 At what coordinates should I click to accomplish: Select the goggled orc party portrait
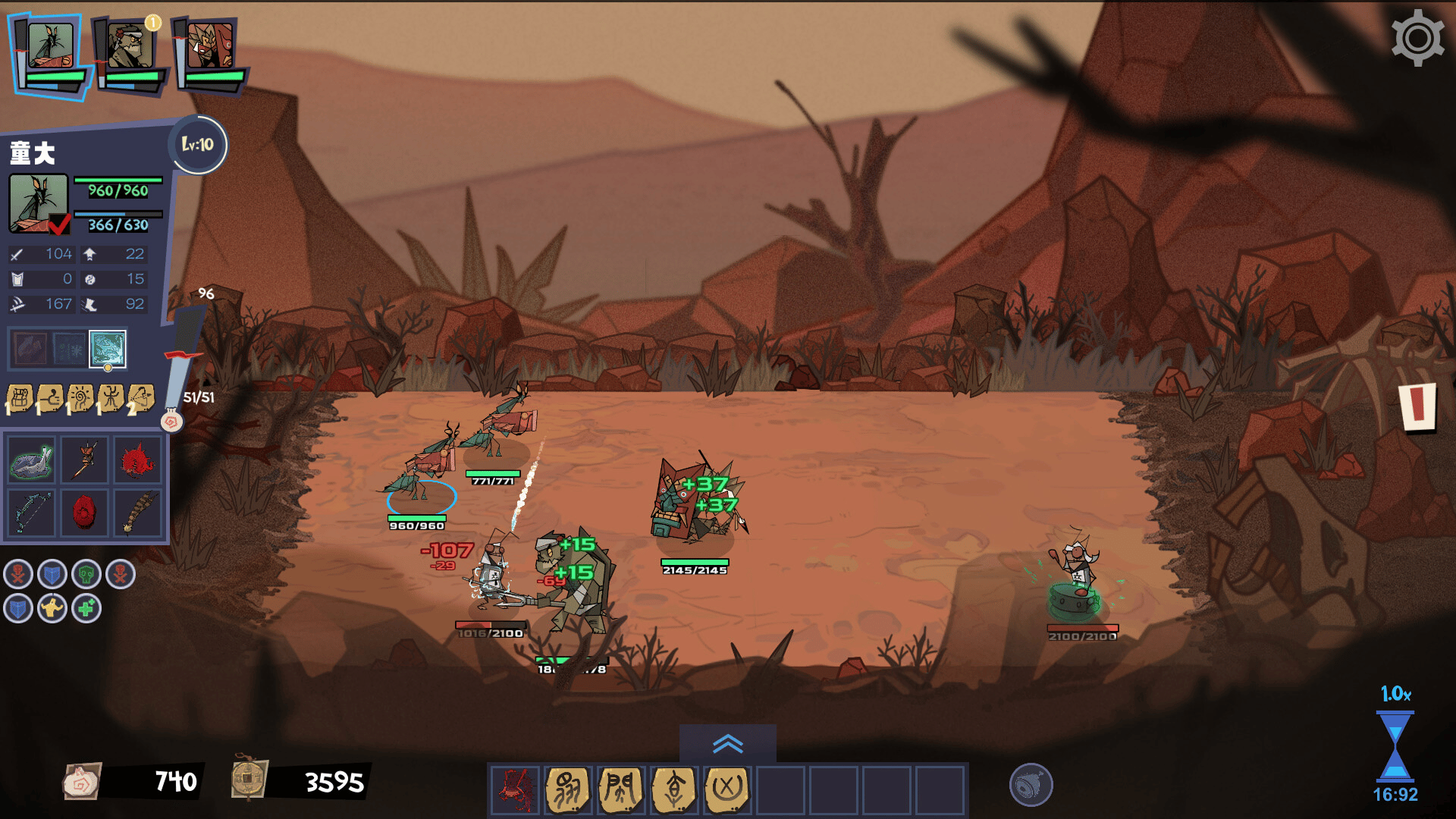[130, 47]
